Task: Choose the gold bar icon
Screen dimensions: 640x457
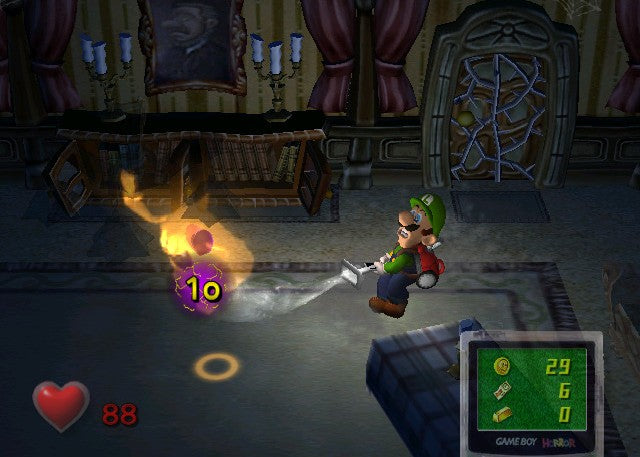Action: [x=503, y=413]
